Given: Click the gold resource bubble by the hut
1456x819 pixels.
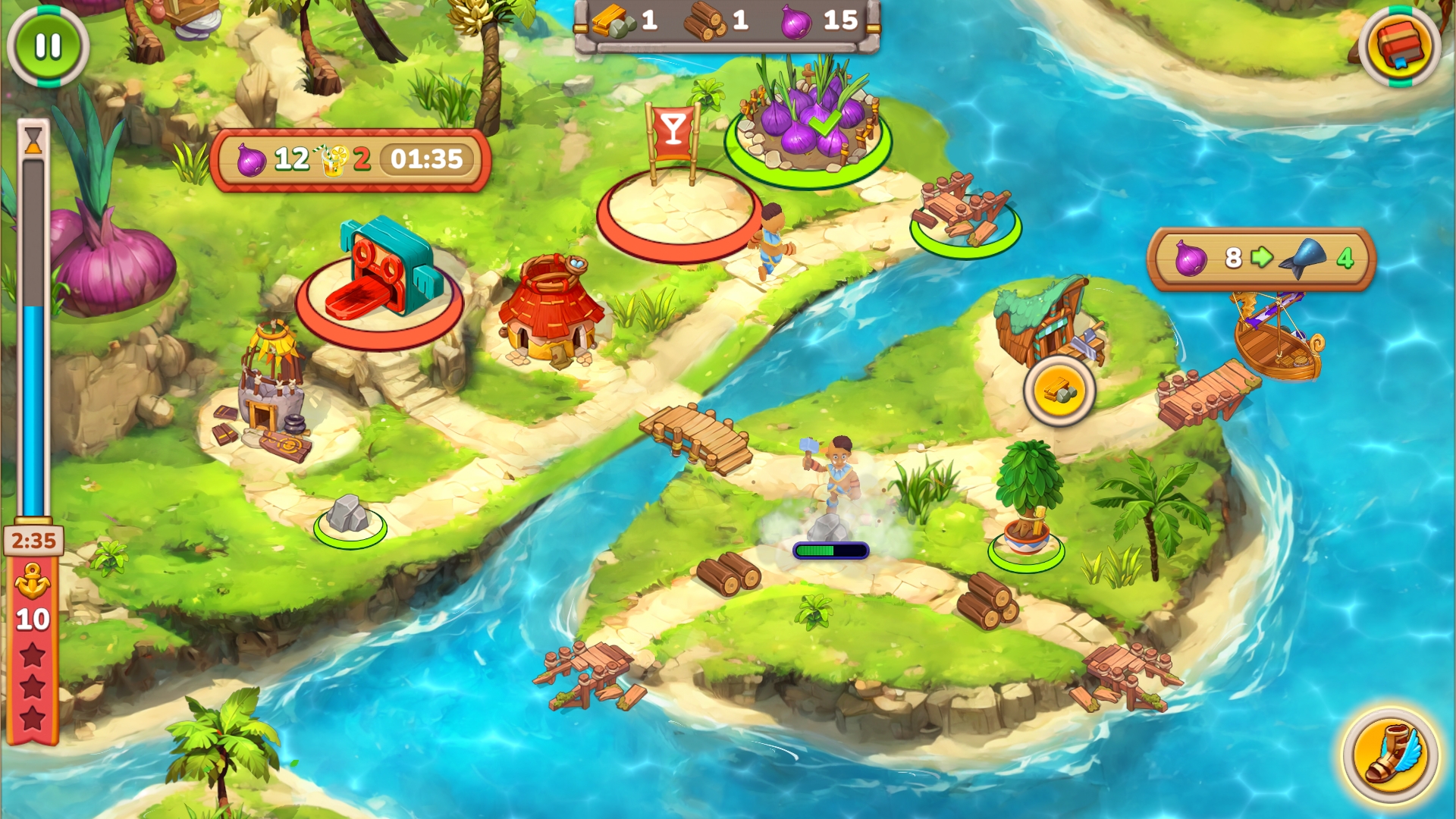Looking at the screenshot, I should (x=1059, y=391).
